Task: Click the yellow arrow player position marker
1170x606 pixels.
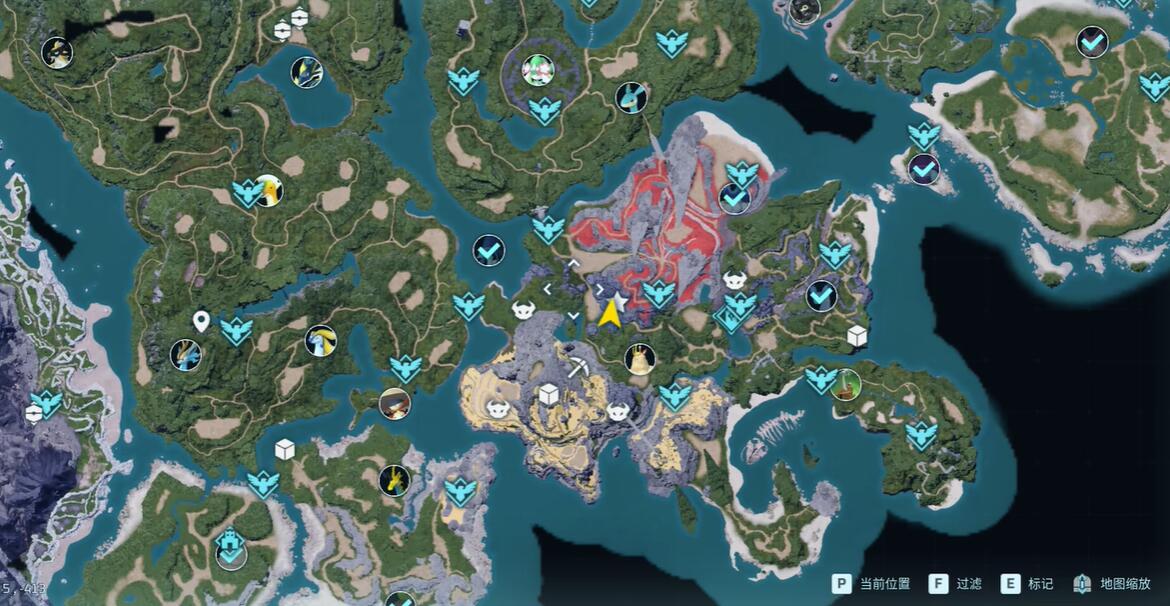Action: pos(609,315)
